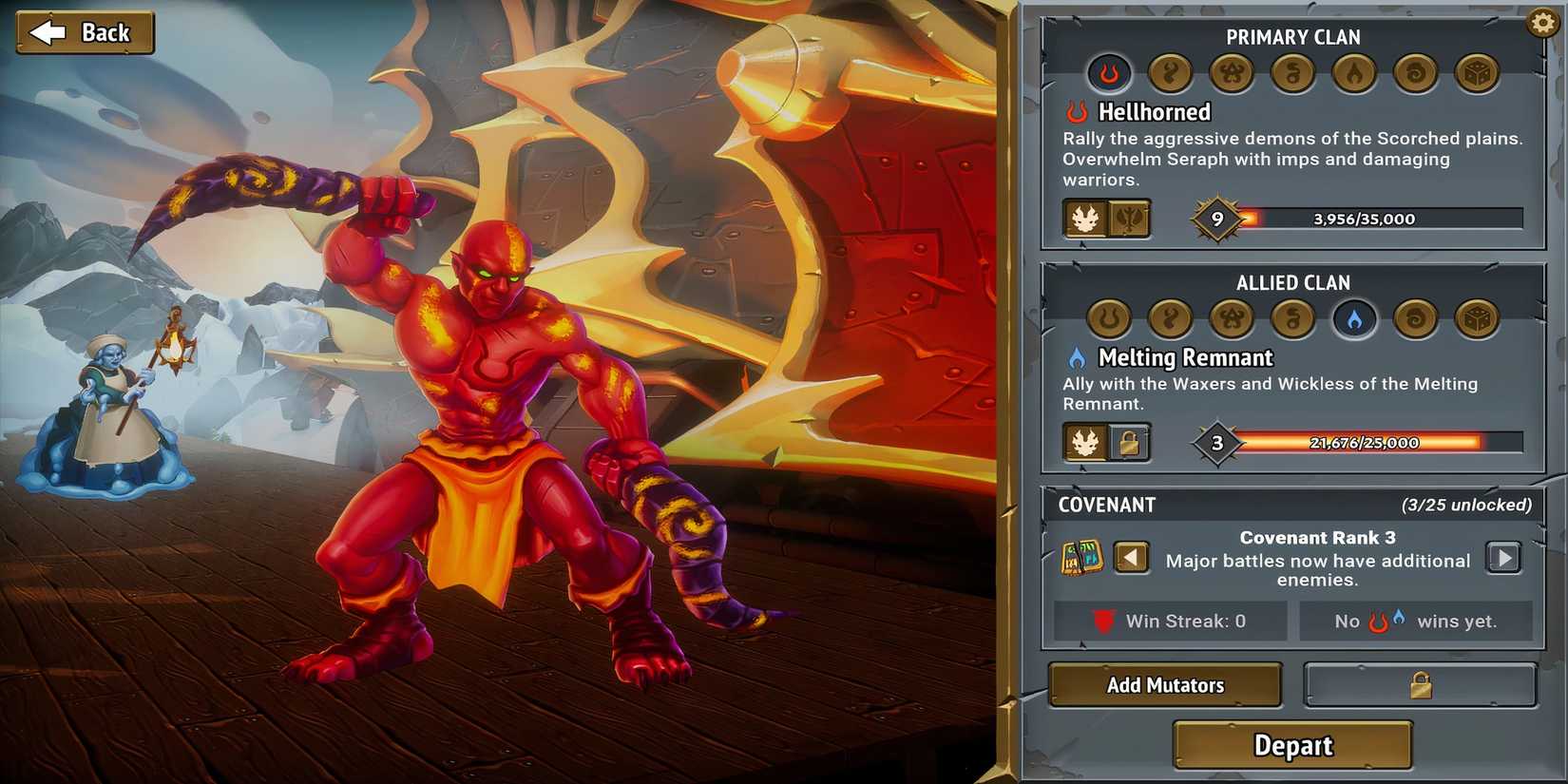Screen dimensions: 1568x784
Task: Open the settings gear in the top right
Action: pos(1541,21)
